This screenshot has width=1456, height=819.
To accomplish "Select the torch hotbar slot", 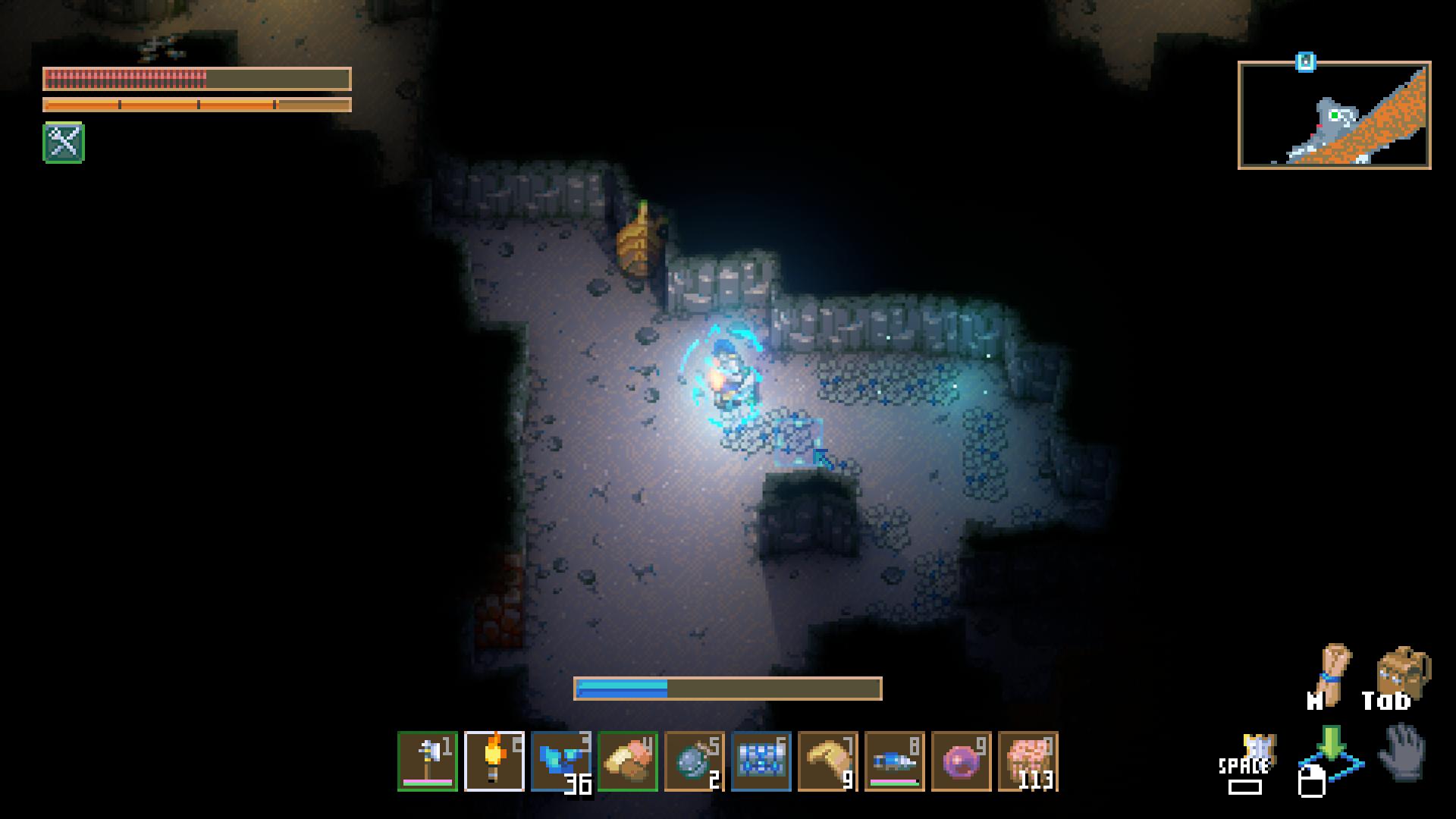I will click(494, 761).
